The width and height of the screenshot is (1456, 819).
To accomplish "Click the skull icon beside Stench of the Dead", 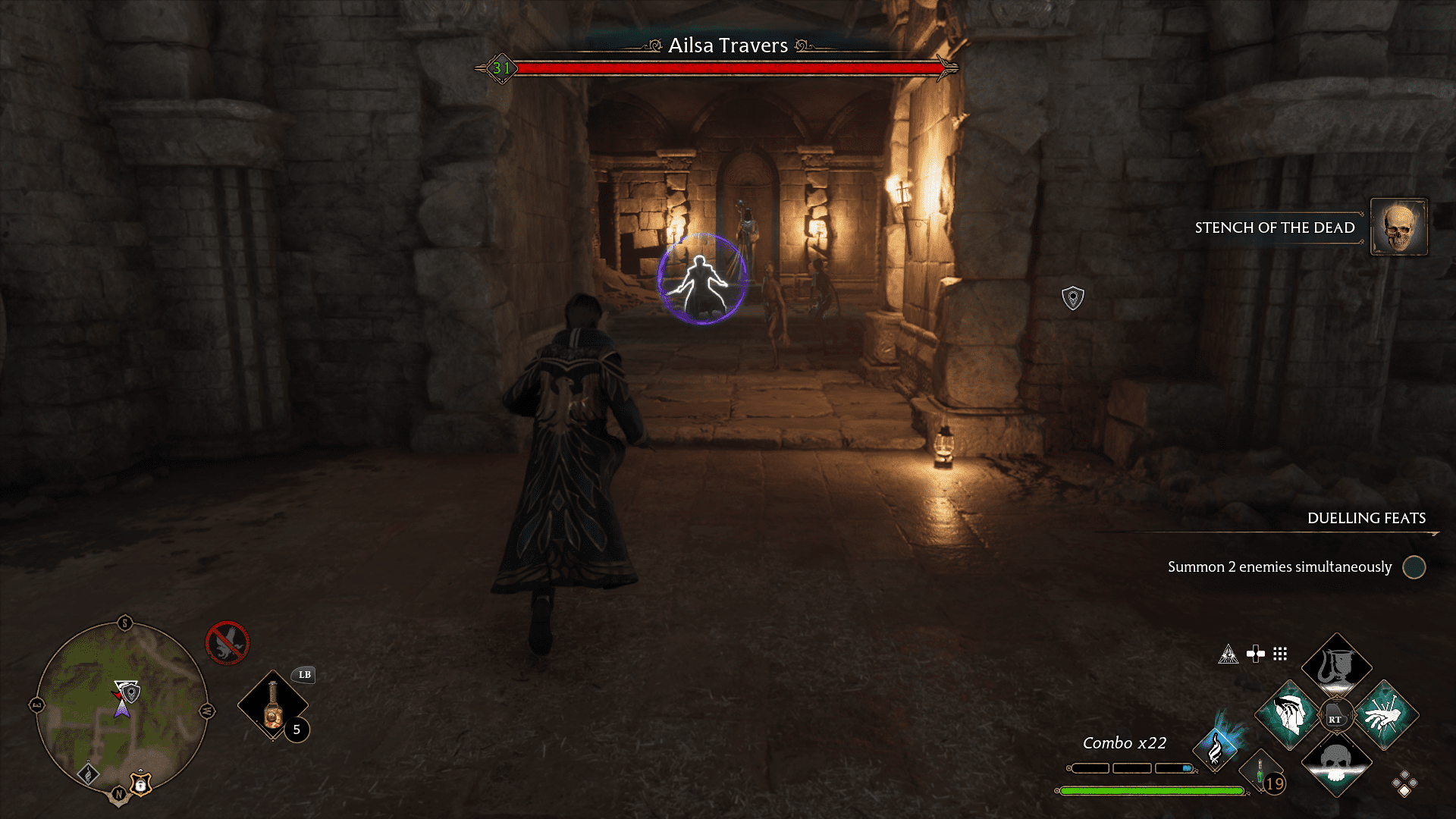I will [1398, 227].
